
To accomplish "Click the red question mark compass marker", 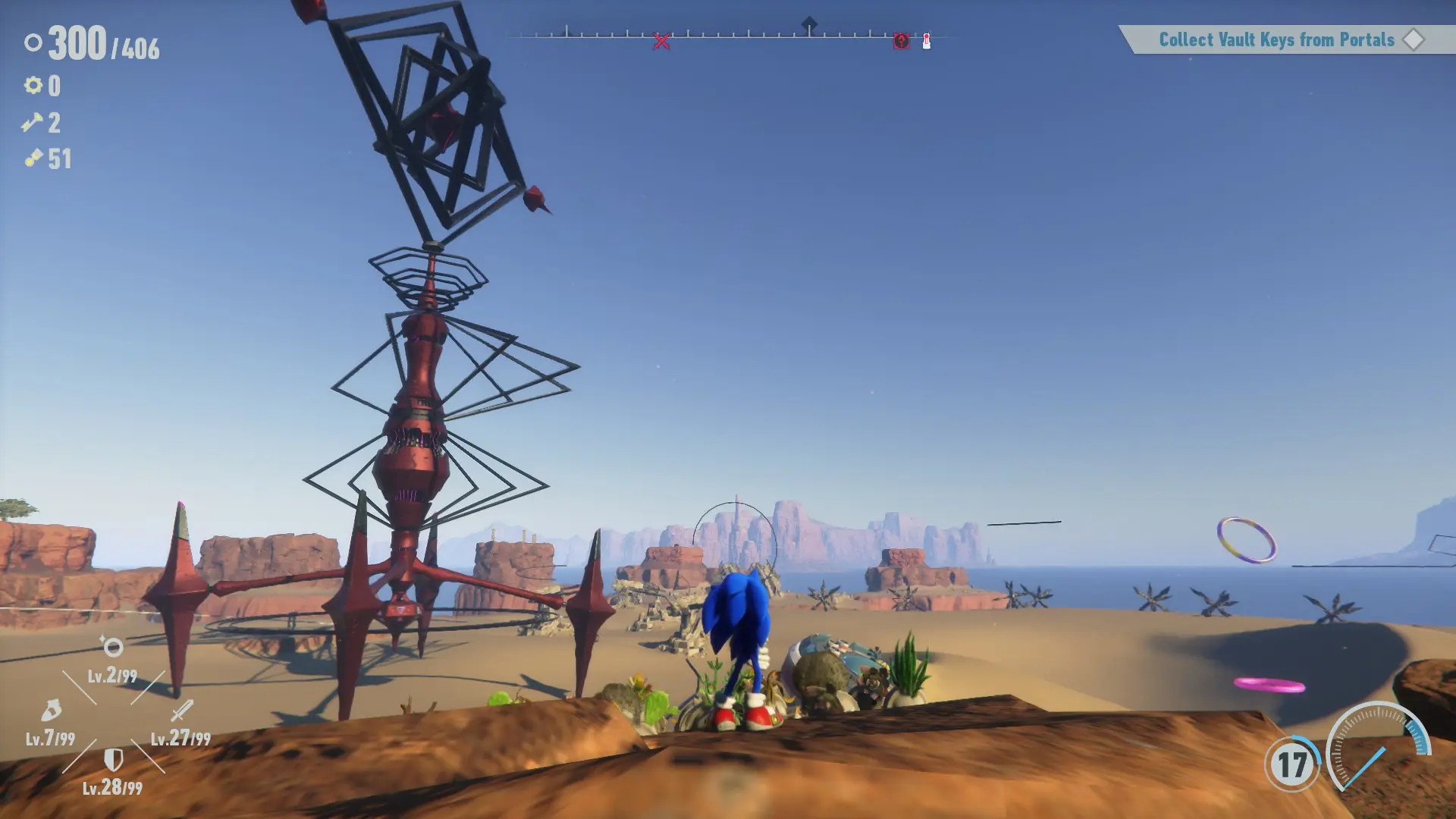I will pyautogui.click(x=901, y=41).
